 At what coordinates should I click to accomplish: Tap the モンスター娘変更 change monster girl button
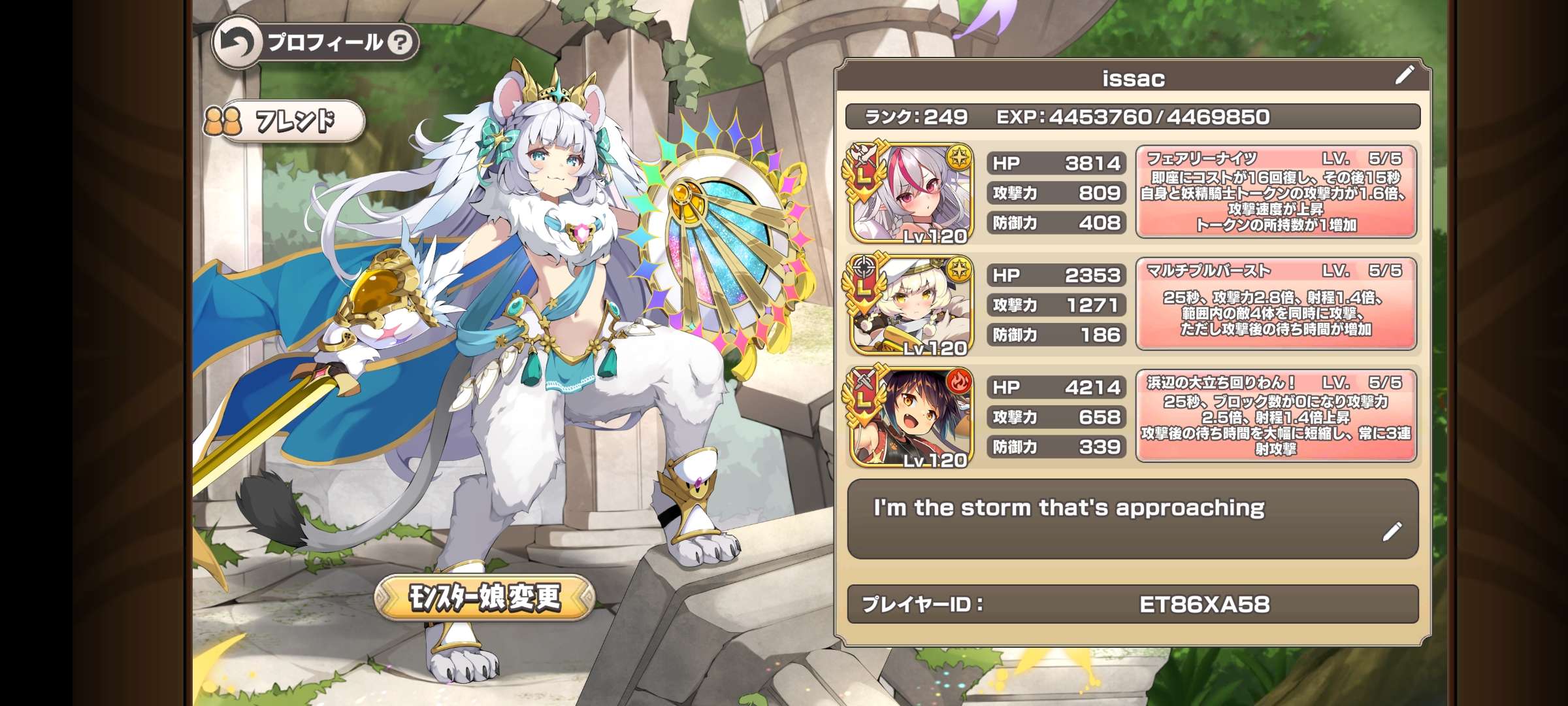[484, 597]
